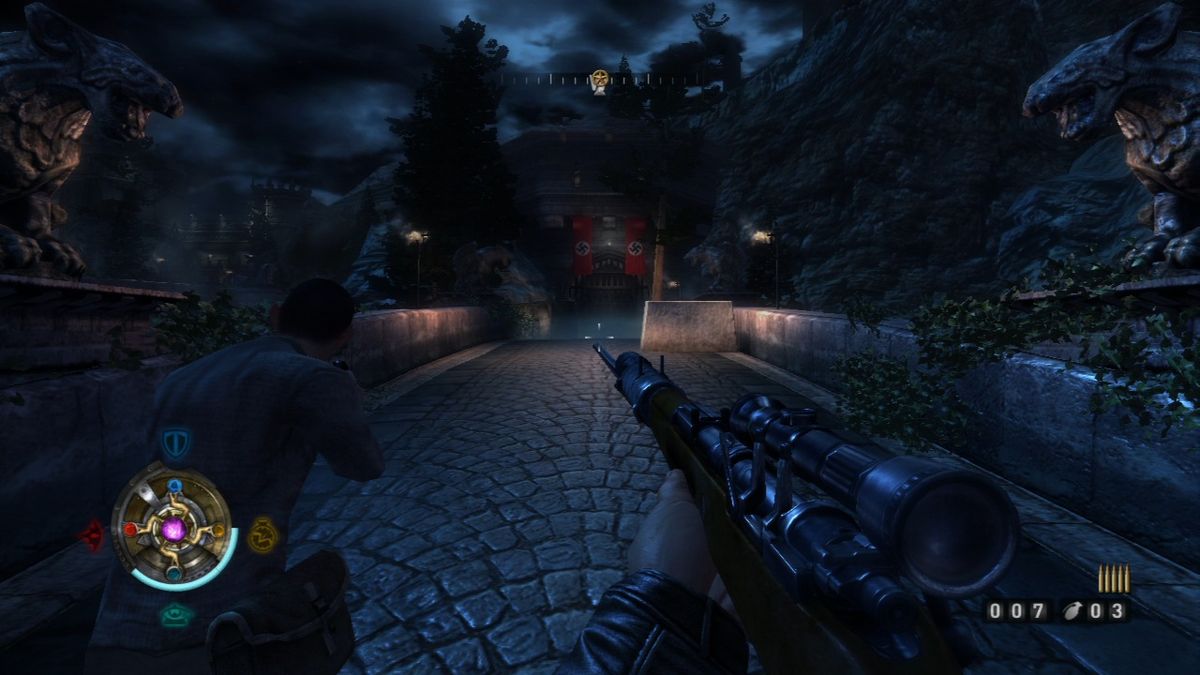Trigger the red Empower Veil power icon
Screen dimensions: 1200x675
pos(92,535)
